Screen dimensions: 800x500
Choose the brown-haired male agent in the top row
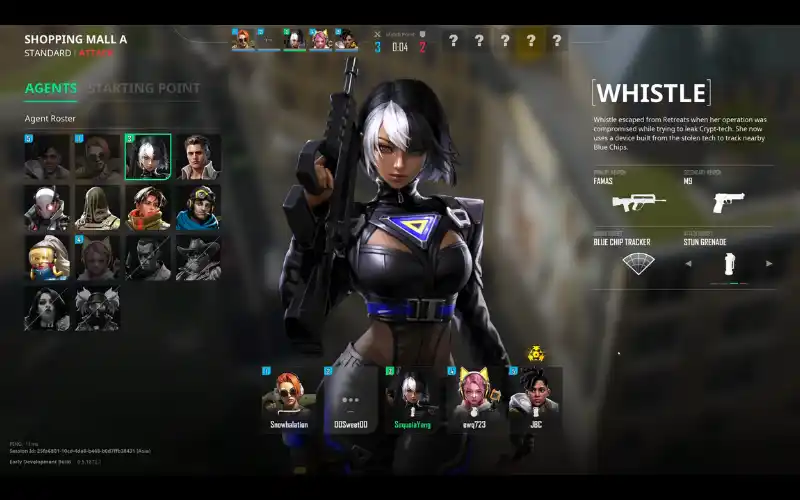pos(198,156)
